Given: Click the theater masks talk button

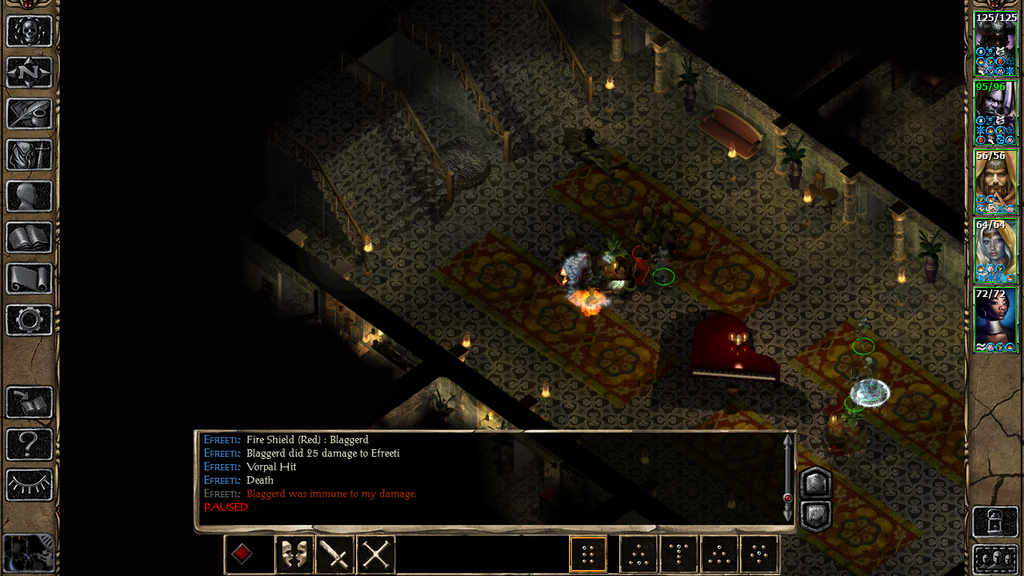Looking at the screenshot, I should click(x=293, y=554).
